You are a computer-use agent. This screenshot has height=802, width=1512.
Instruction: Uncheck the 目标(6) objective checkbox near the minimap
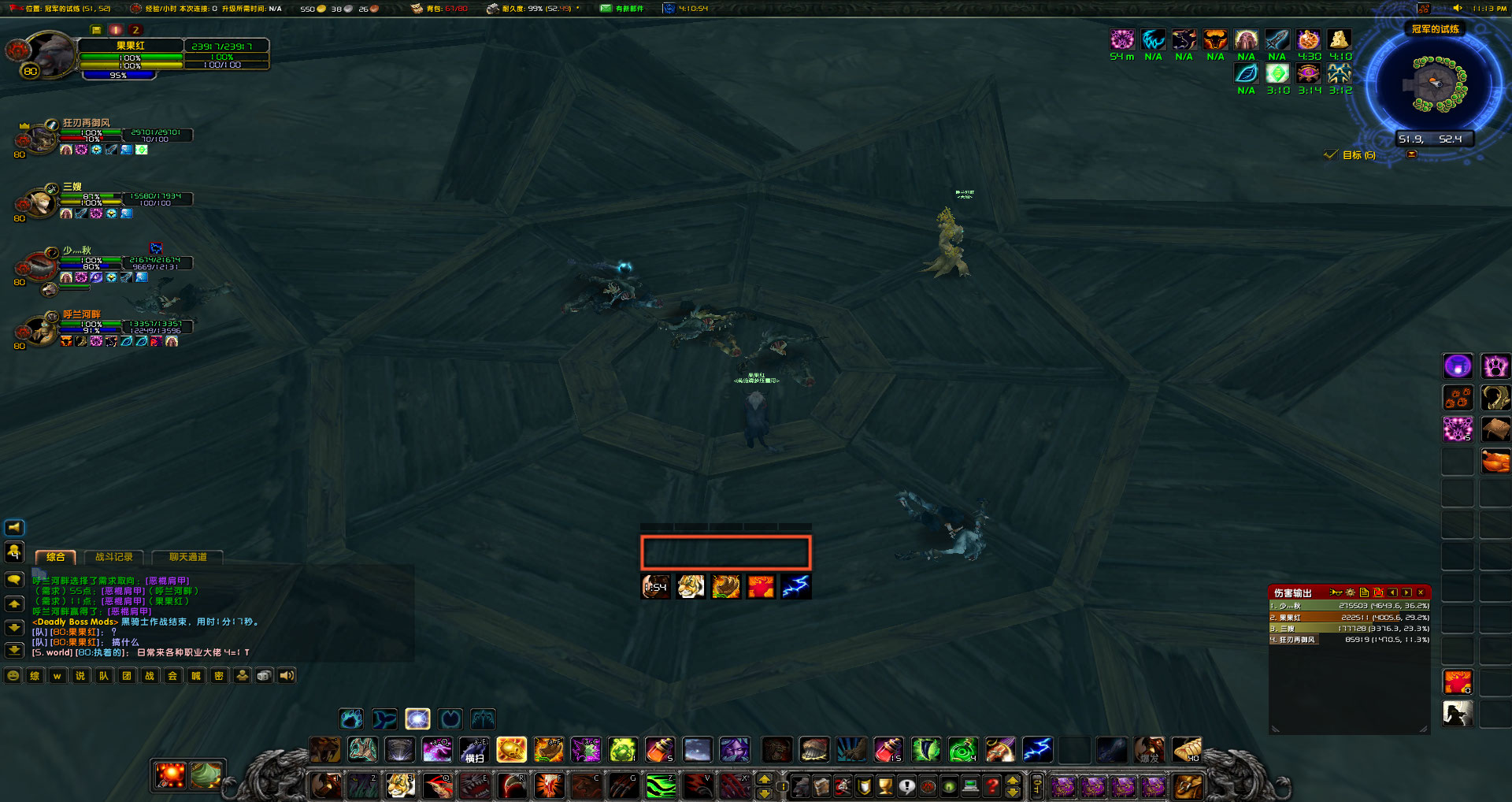(1330, 154)
